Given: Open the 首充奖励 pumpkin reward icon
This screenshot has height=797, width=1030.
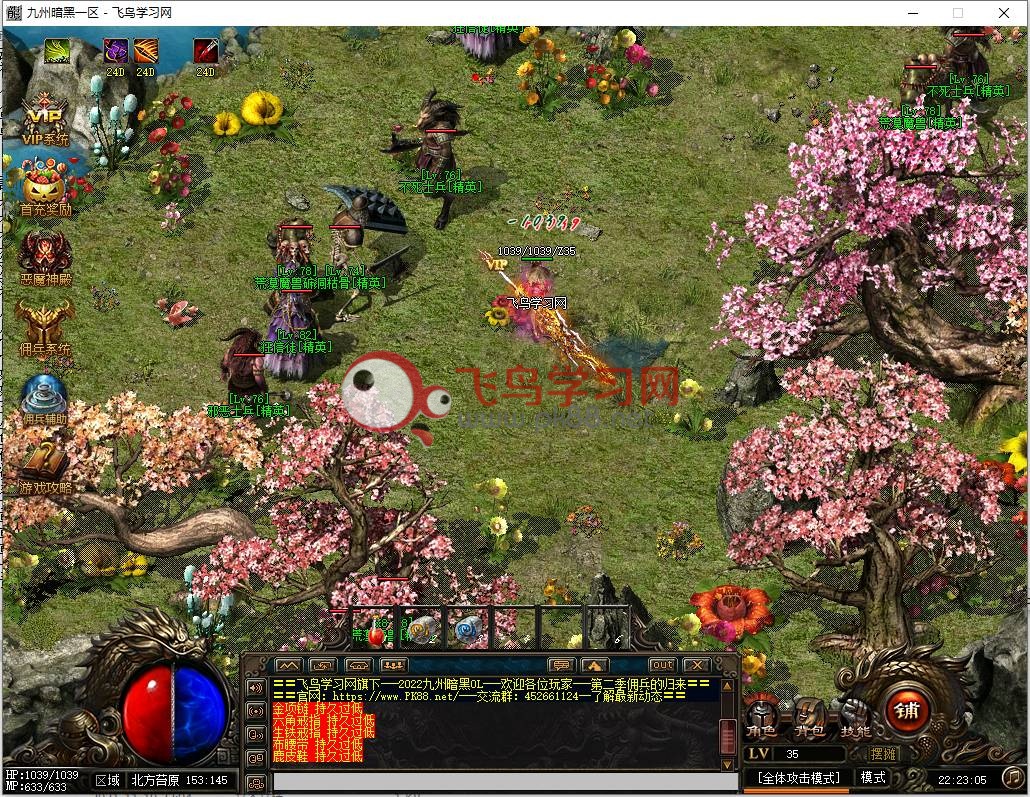Looking at the screenshot, I should (x=45, y=189).
